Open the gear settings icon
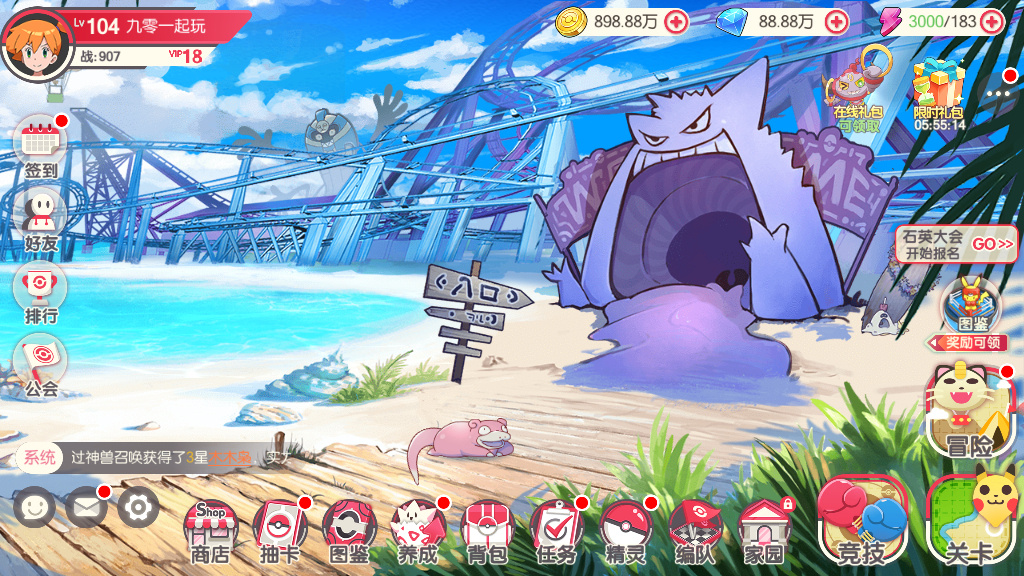1024x576 pixels. (138, 508)
